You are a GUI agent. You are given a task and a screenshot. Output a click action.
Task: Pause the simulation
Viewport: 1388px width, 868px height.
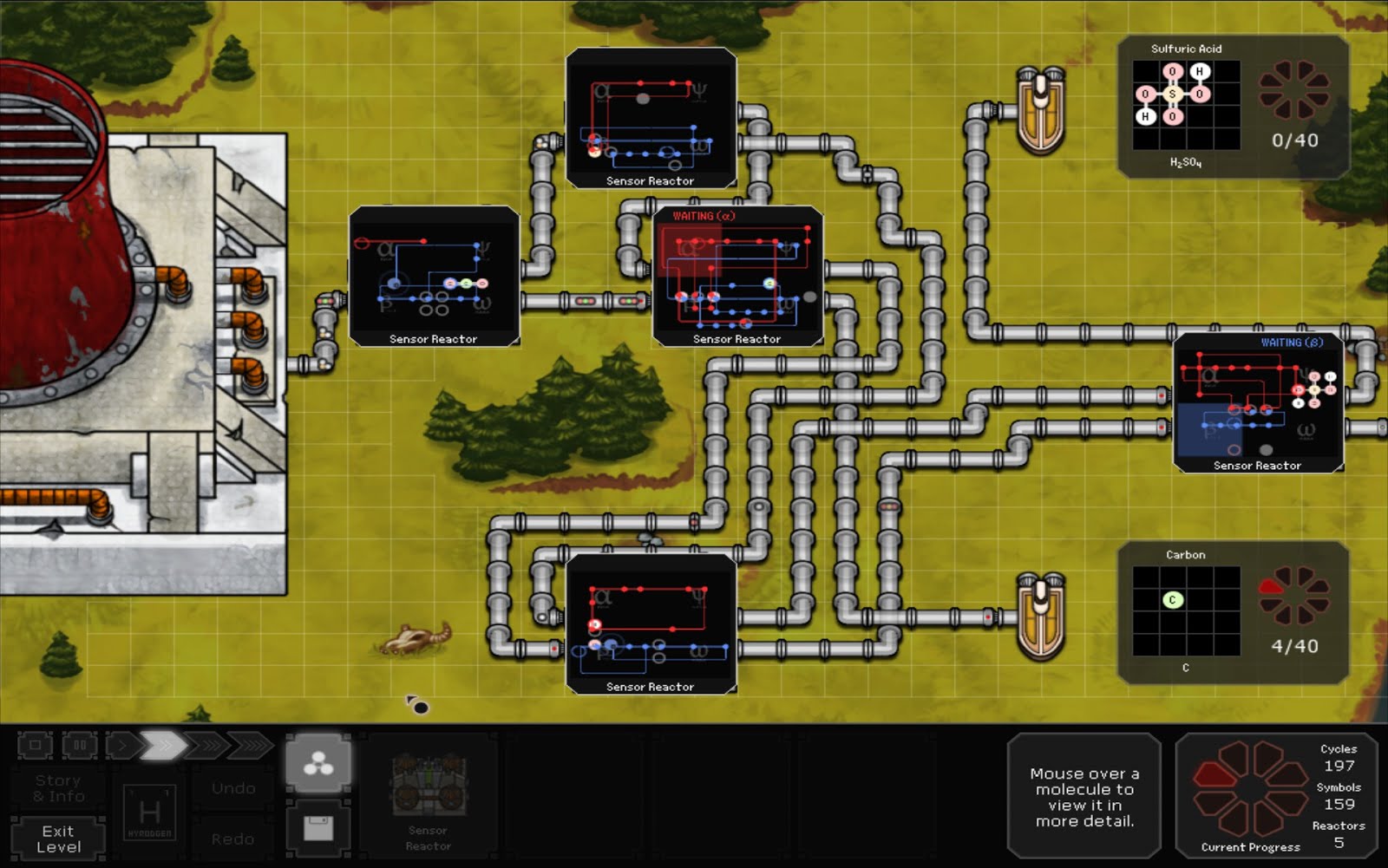[79, 745]
